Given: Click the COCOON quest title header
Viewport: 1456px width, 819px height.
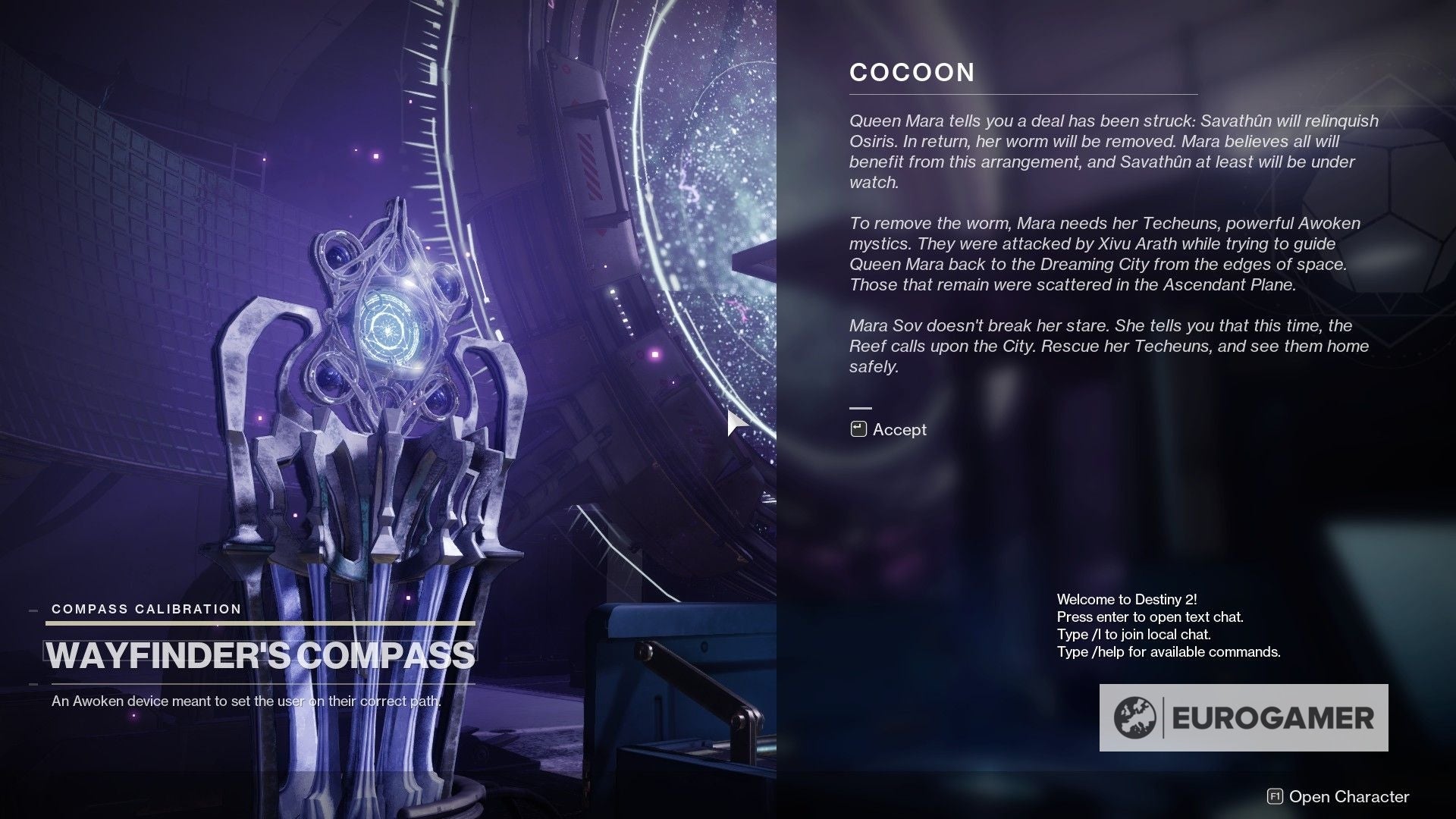Looking at the screenshot, I should [912, 73].
